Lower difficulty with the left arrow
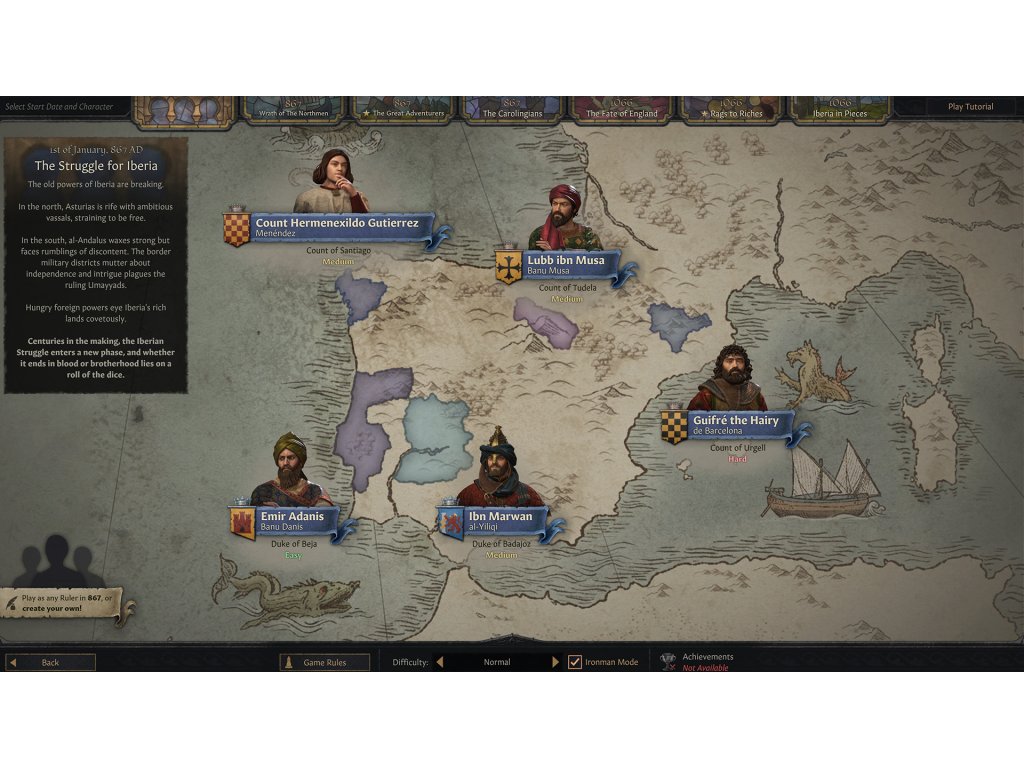 click(439, 662)
